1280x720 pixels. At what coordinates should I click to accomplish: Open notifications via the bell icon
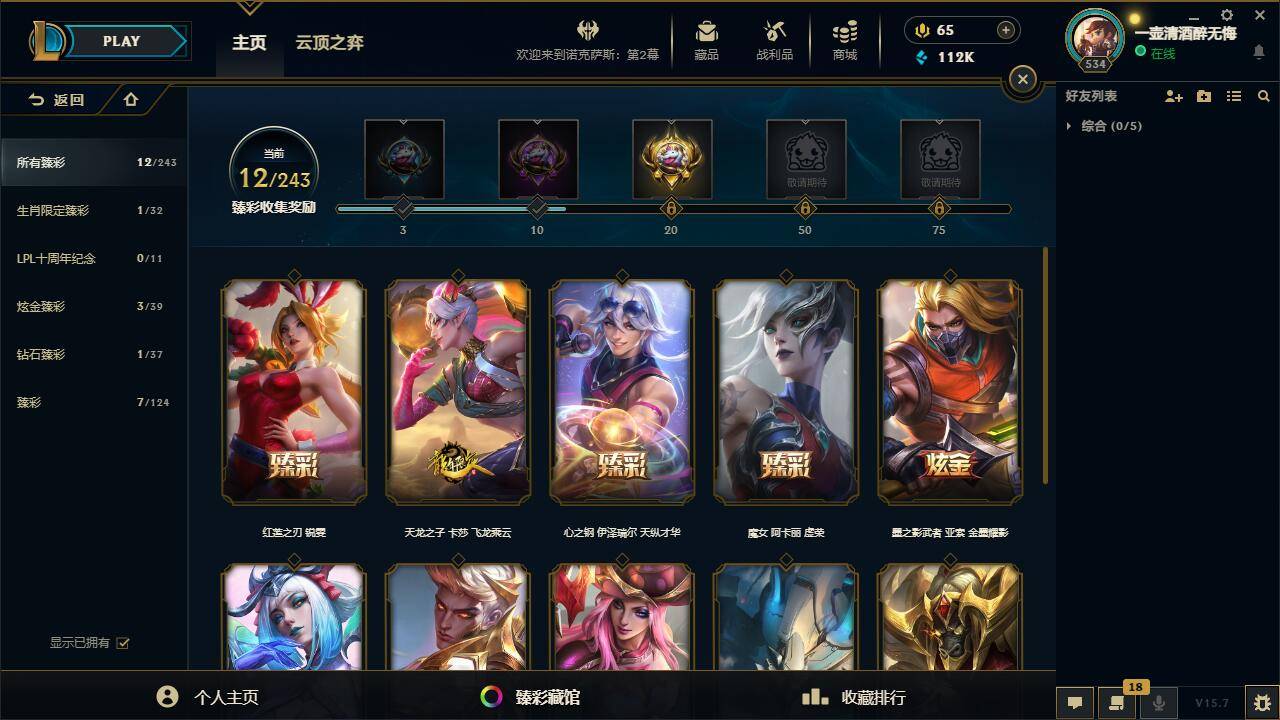click(x=1258, y=49)
